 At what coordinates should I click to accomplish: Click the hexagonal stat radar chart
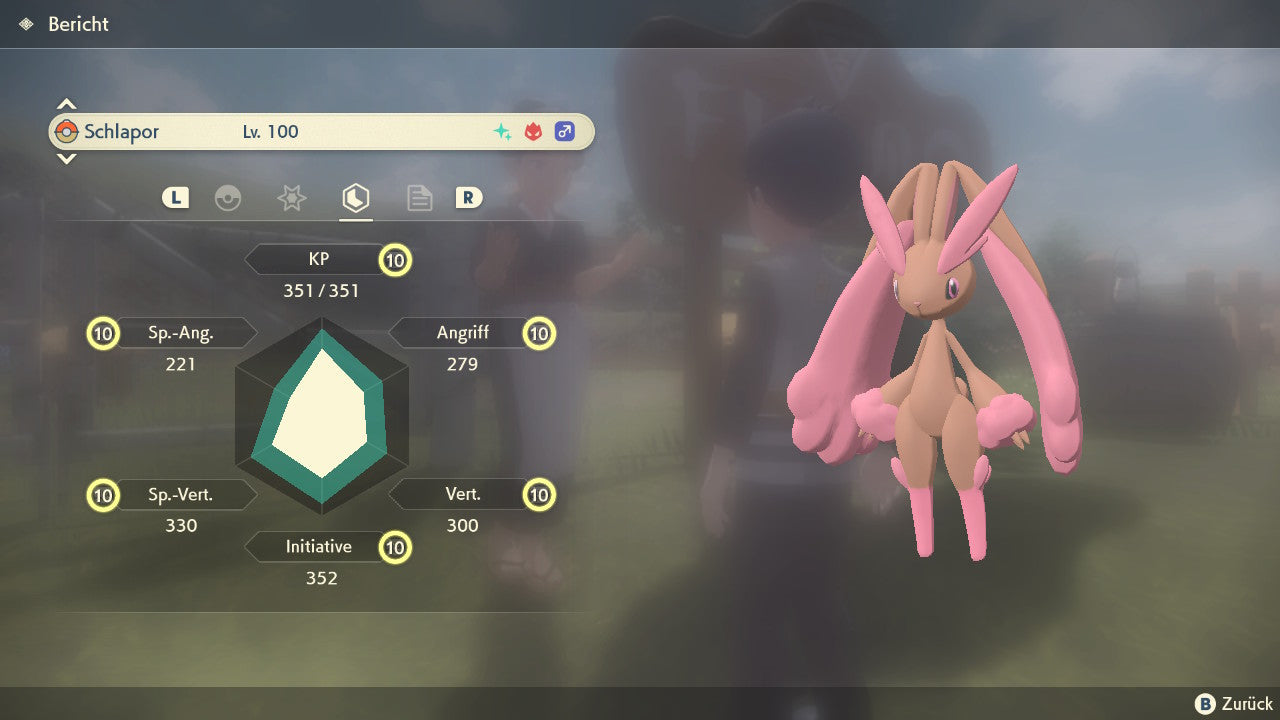tap(321, 416)
